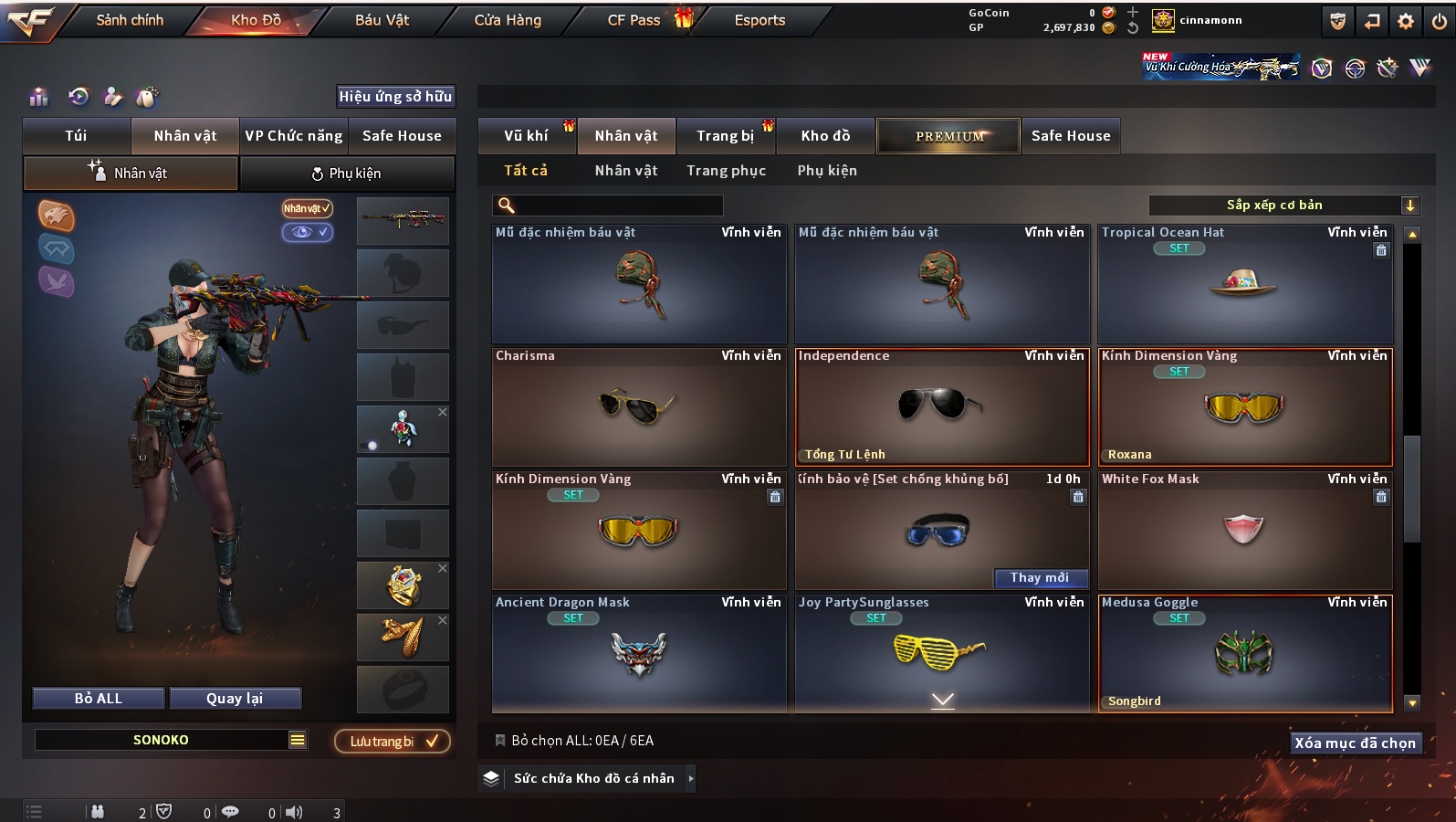
Task: Open the Sảnh chính lobby tab
Action: 130,20
